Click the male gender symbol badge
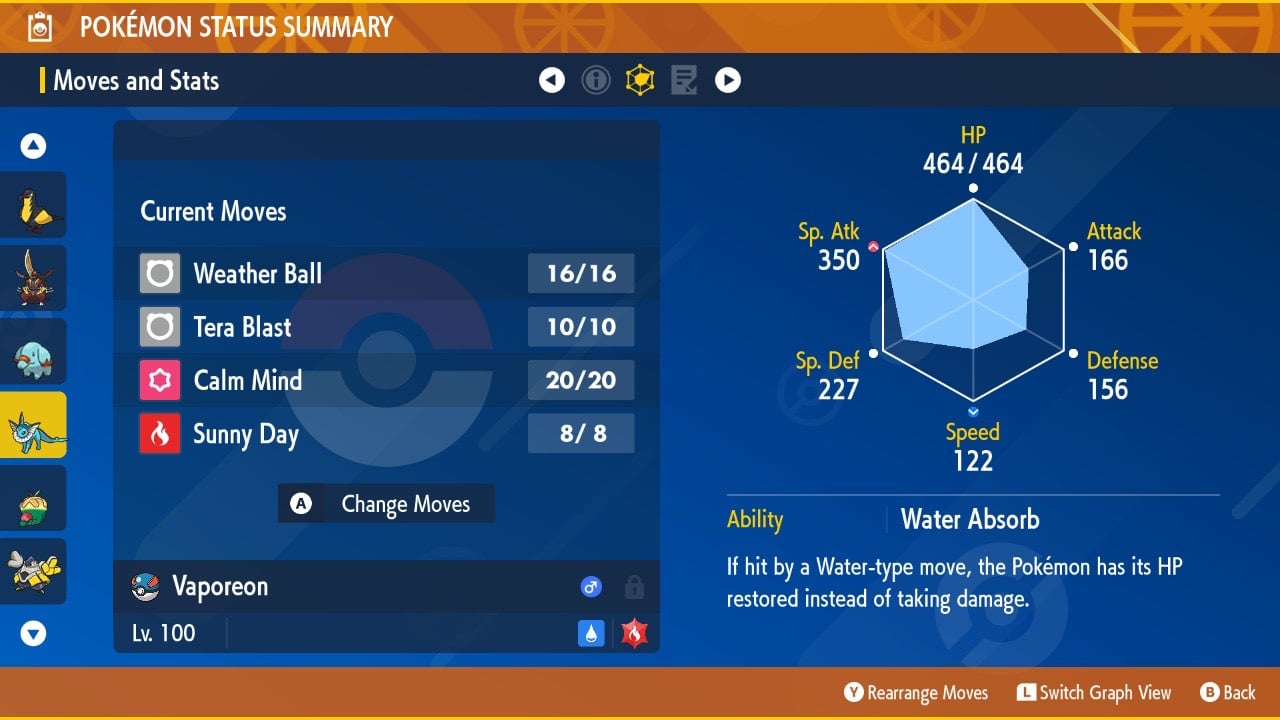The image size is (1280, 720). (591, 587)
